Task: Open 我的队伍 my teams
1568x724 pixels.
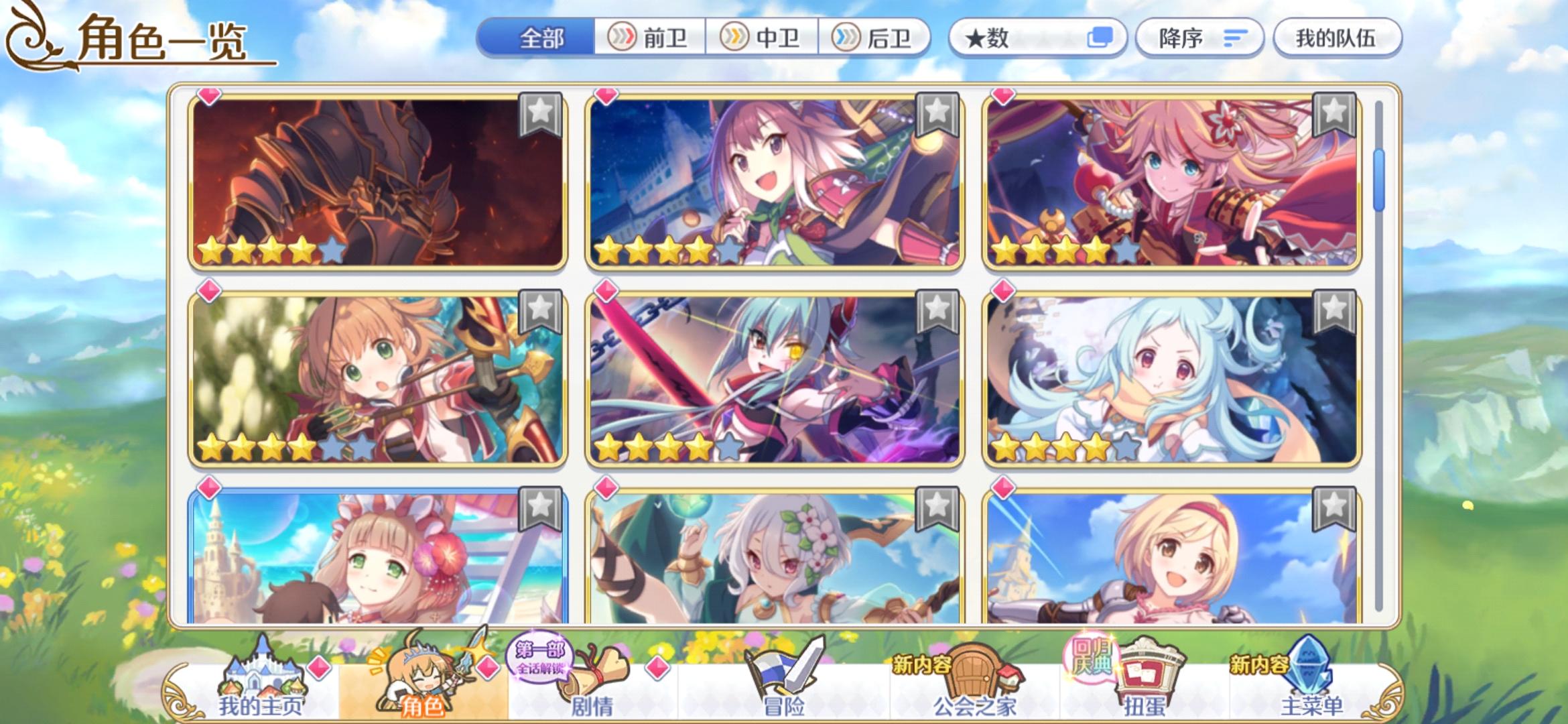Action: pos(1336,38)
